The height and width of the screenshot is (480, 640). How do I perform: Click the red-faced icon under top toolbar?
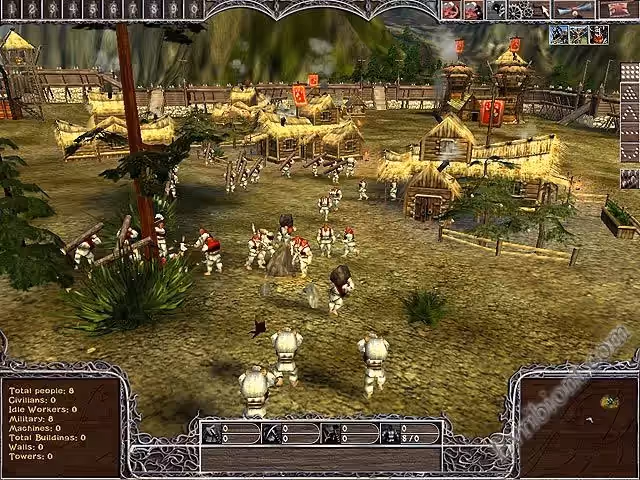pos(598,34)
